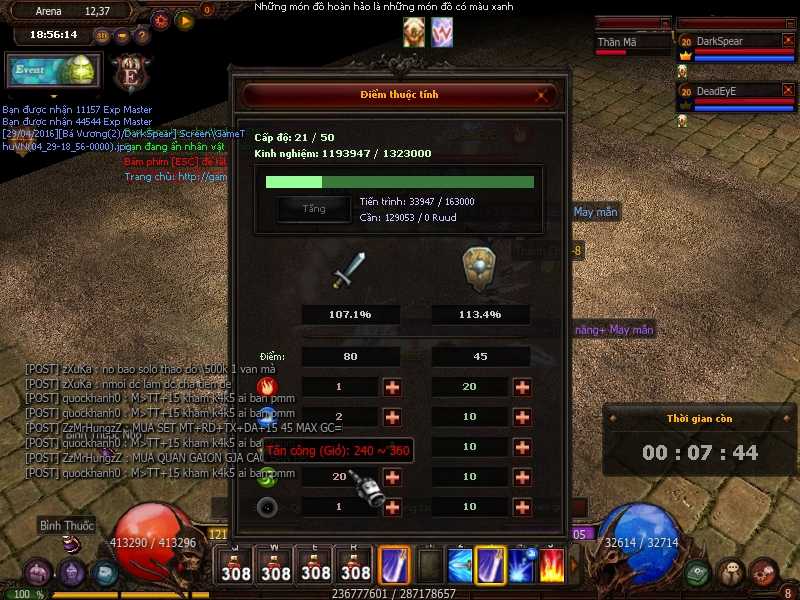Remove DeadEyE from the party
This screenshot has height=600, width=800.
[x=789, y=90]
